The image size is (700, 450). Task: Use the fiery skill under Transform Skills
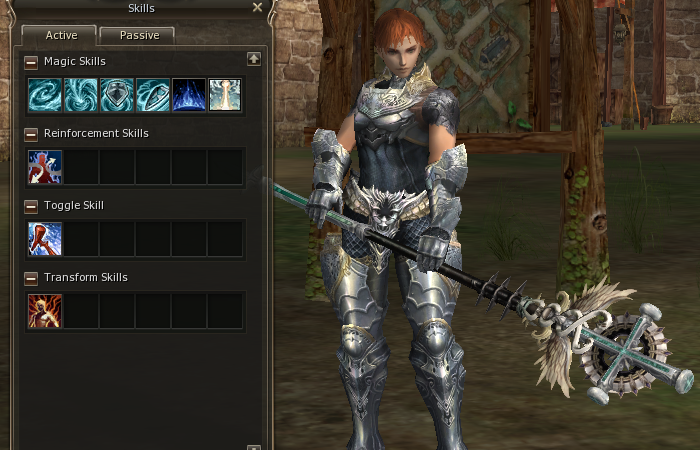pyautogui.click(x=45, y=311)
